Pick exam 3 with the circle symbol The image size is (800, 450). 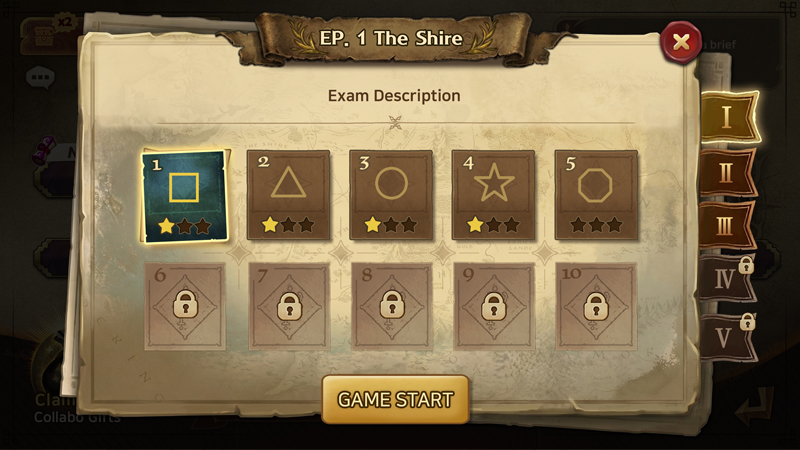point(391,195)
